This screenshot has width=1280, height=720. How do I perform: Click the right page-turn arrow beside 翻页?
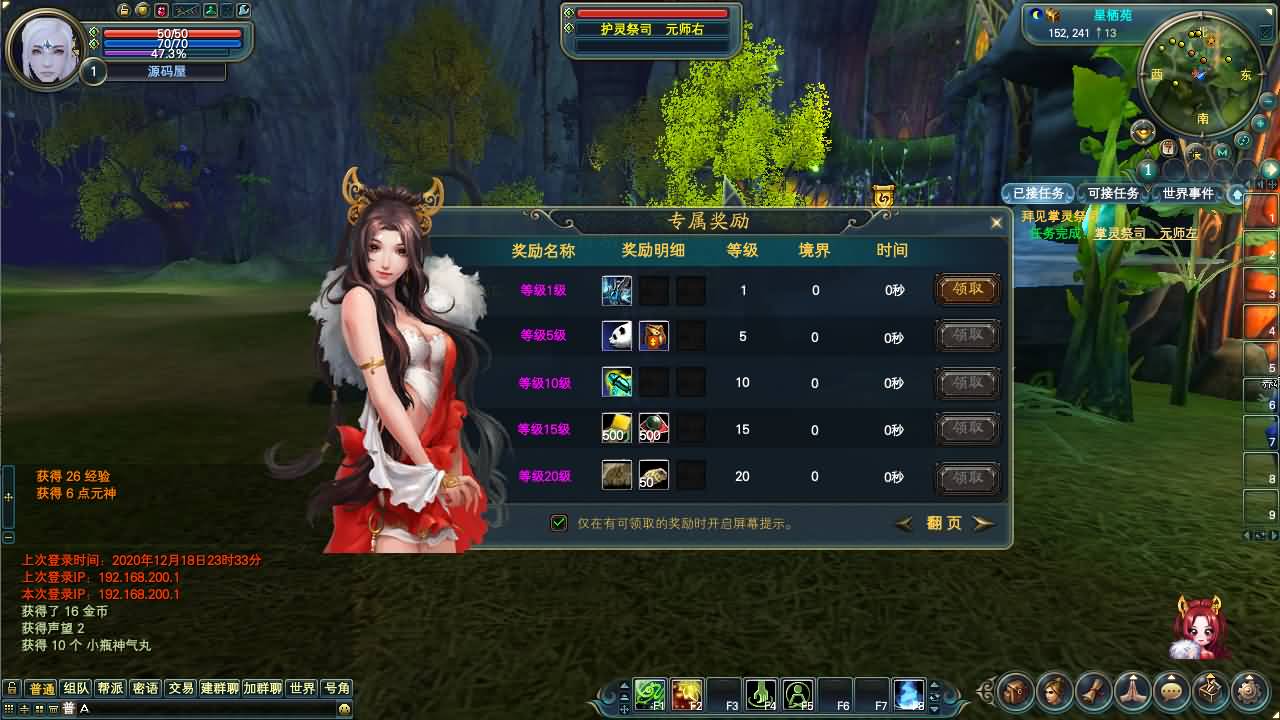(983, 523)
